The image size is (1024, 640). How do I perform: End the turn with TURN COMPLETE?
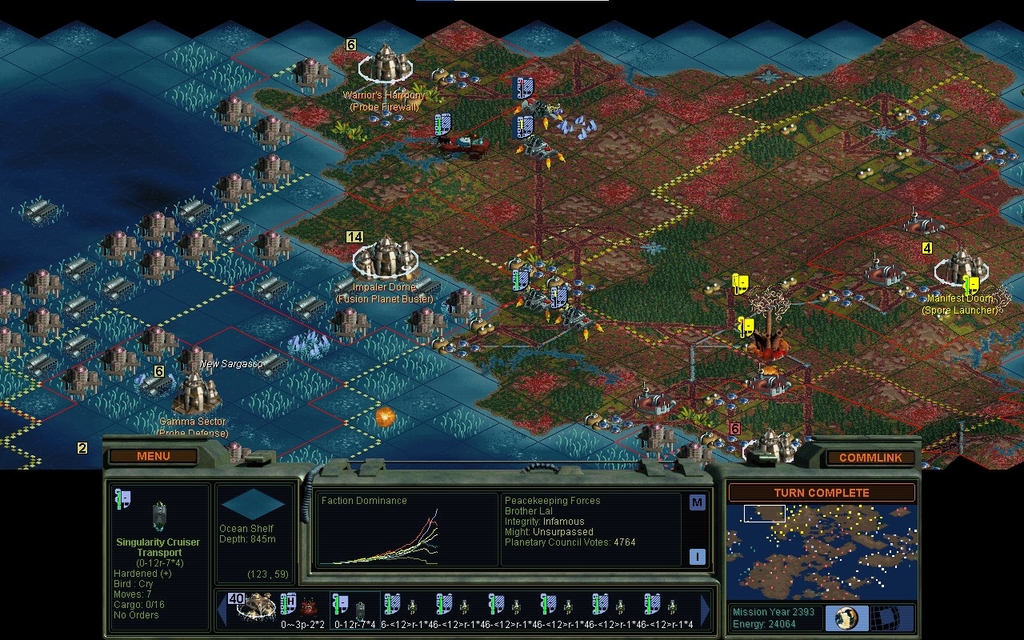[821, 493]
